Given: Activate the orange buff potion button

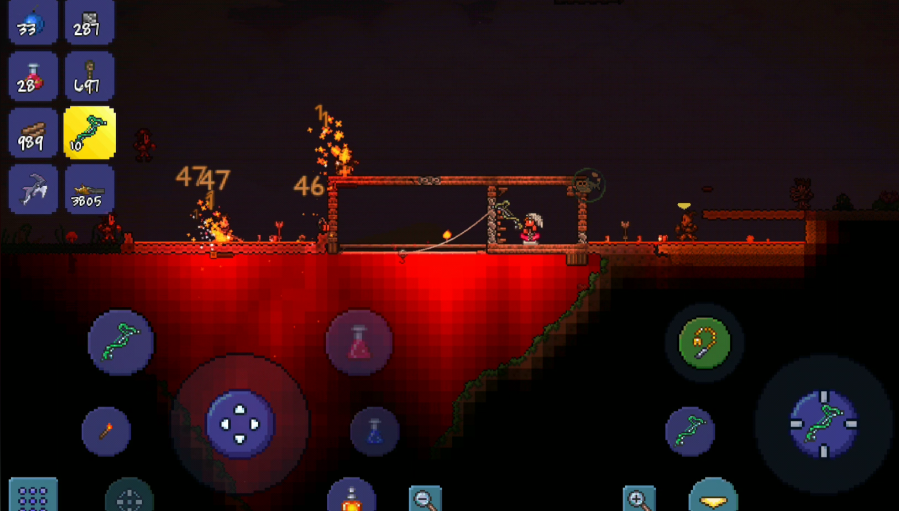Looking at the screenshot, I should point(351,498).
